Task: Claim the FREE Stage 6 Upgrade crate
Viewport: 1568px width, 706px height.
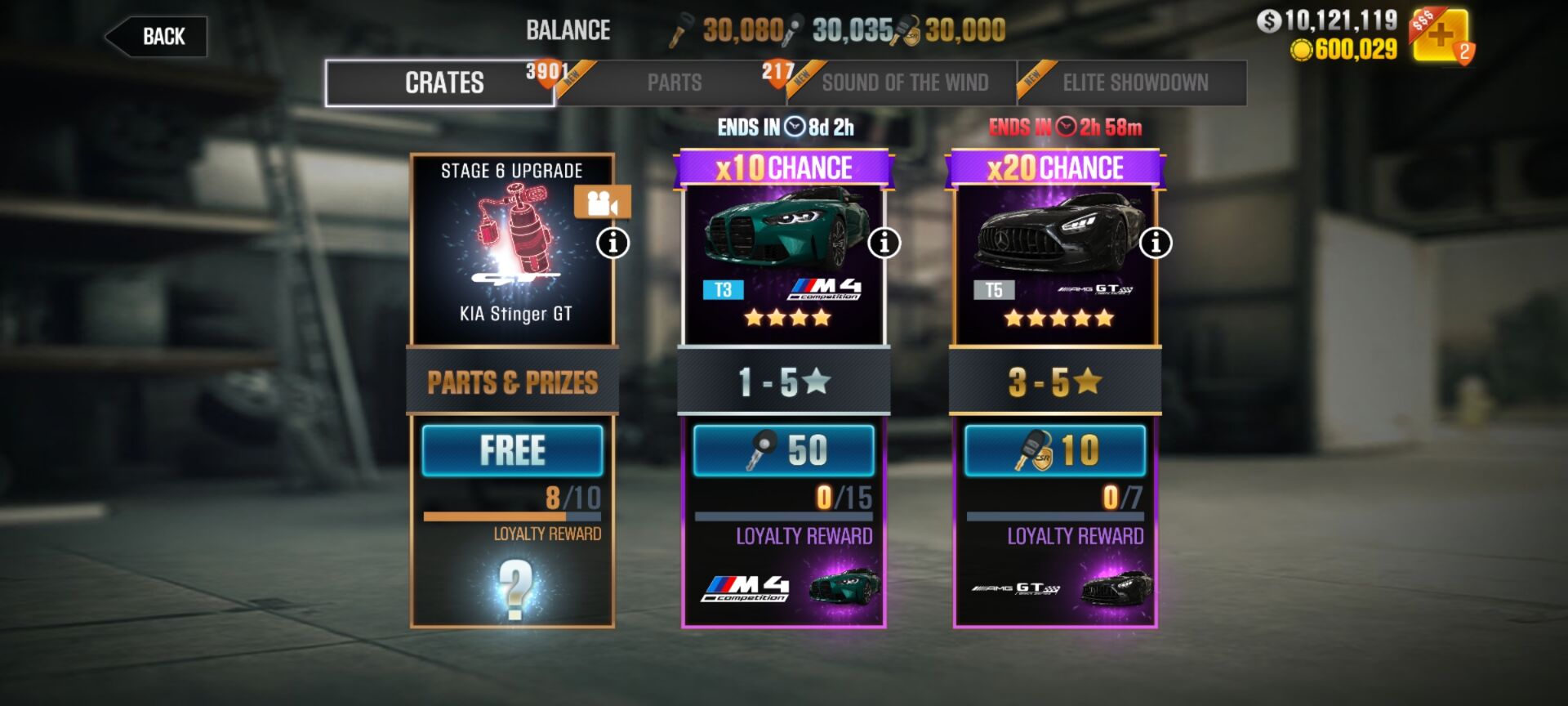Action: [x=512, y=449]
